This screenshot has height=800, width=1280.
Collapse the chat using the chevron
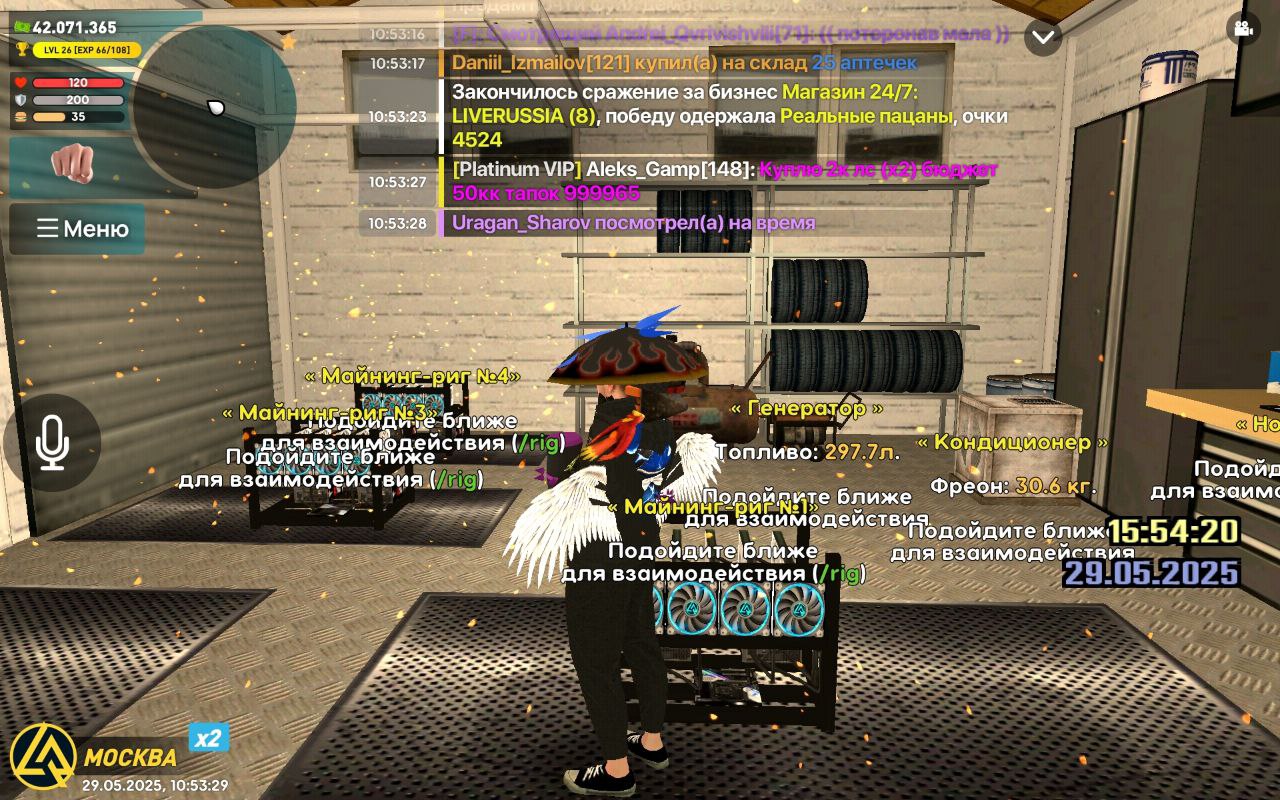[1043, 35]
